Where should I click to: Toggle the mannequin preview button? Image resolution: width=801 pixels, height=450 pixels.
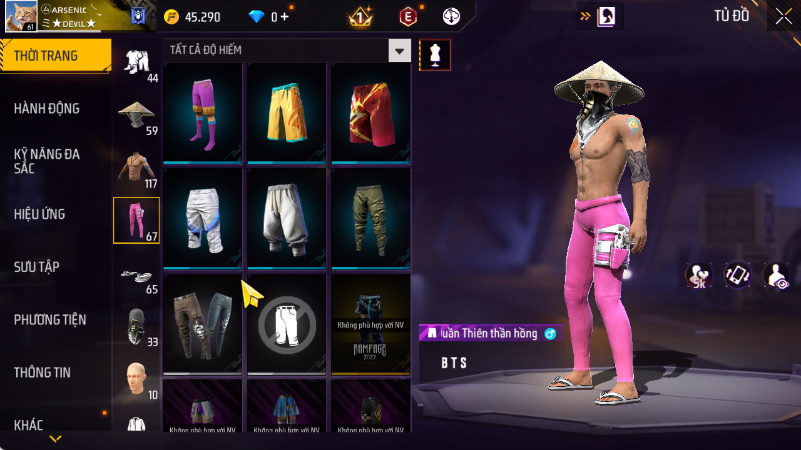[x=435, y=55]
